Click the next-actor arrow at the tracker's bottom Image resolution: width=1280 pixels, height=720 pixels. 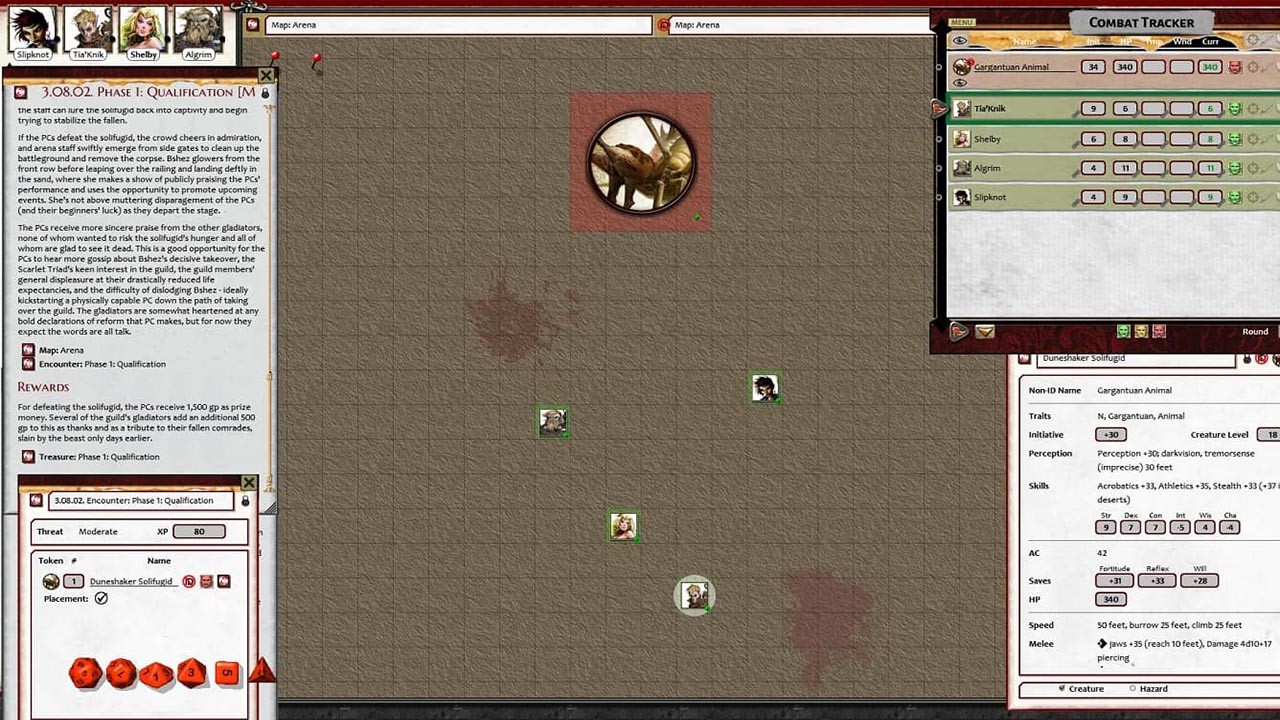tap(957, 332)
